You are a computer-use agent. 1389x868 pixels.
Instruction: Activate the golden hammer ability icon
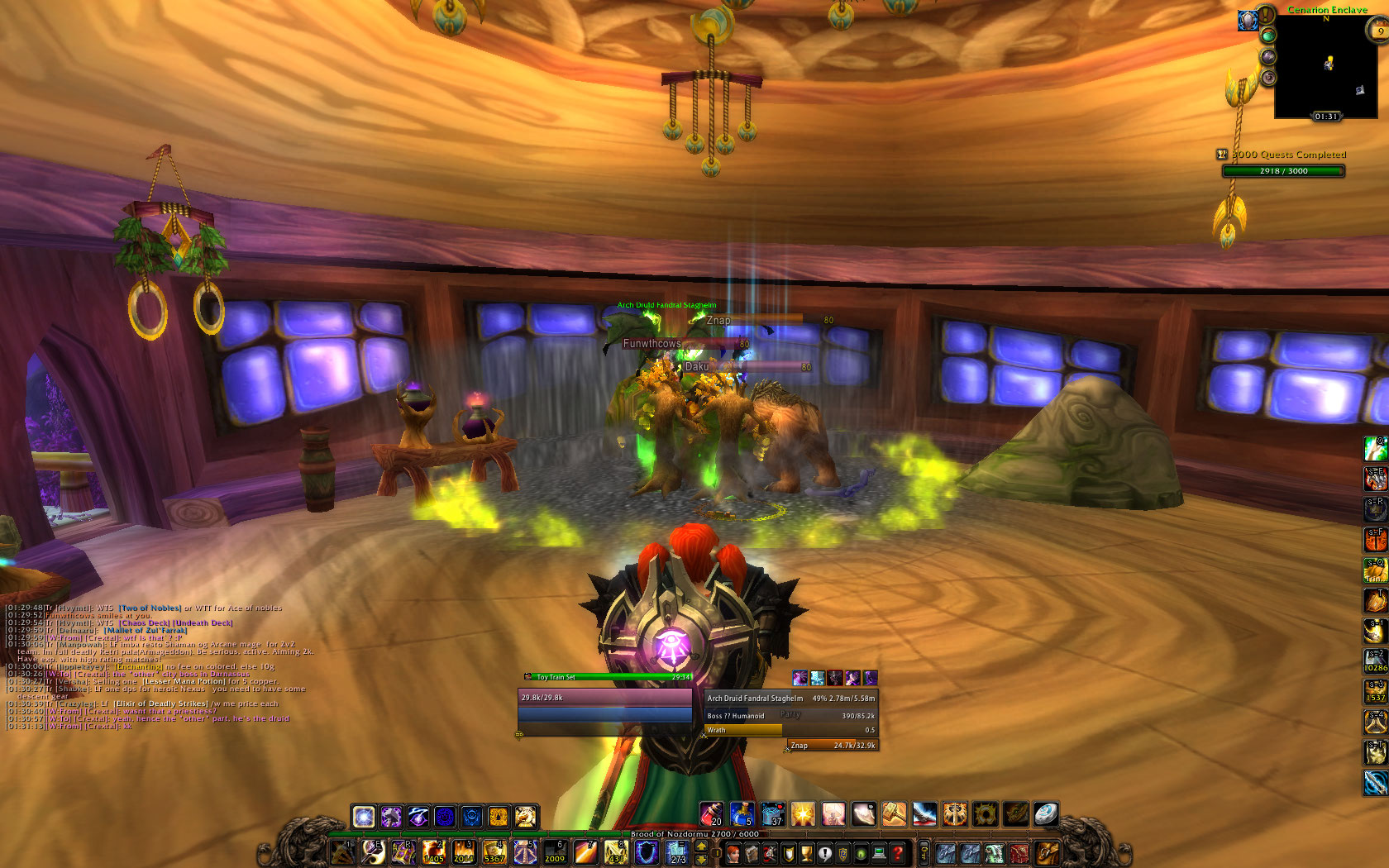894,815
